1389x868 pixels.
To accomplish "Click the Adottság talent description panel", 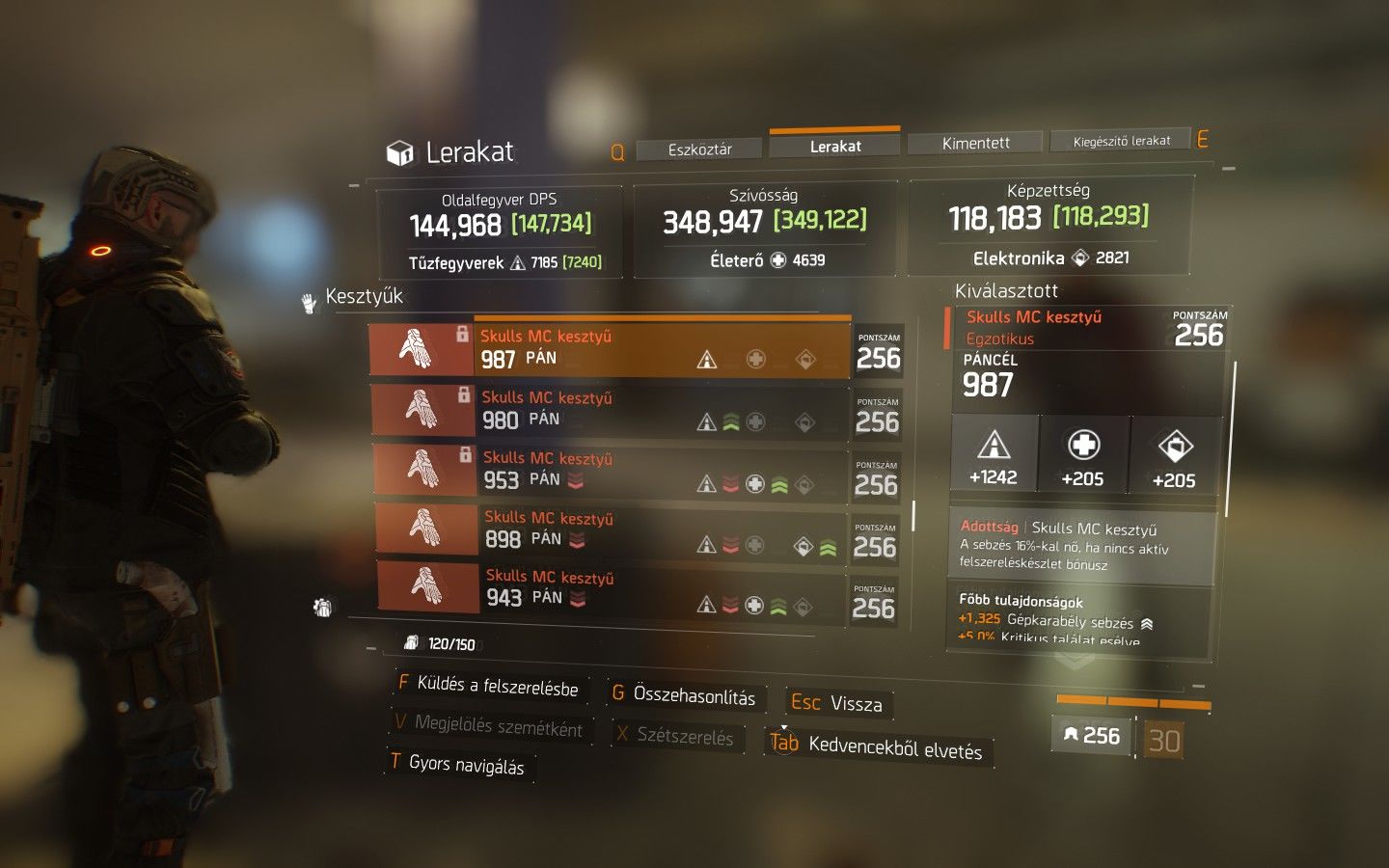I will coord(1080,547).
